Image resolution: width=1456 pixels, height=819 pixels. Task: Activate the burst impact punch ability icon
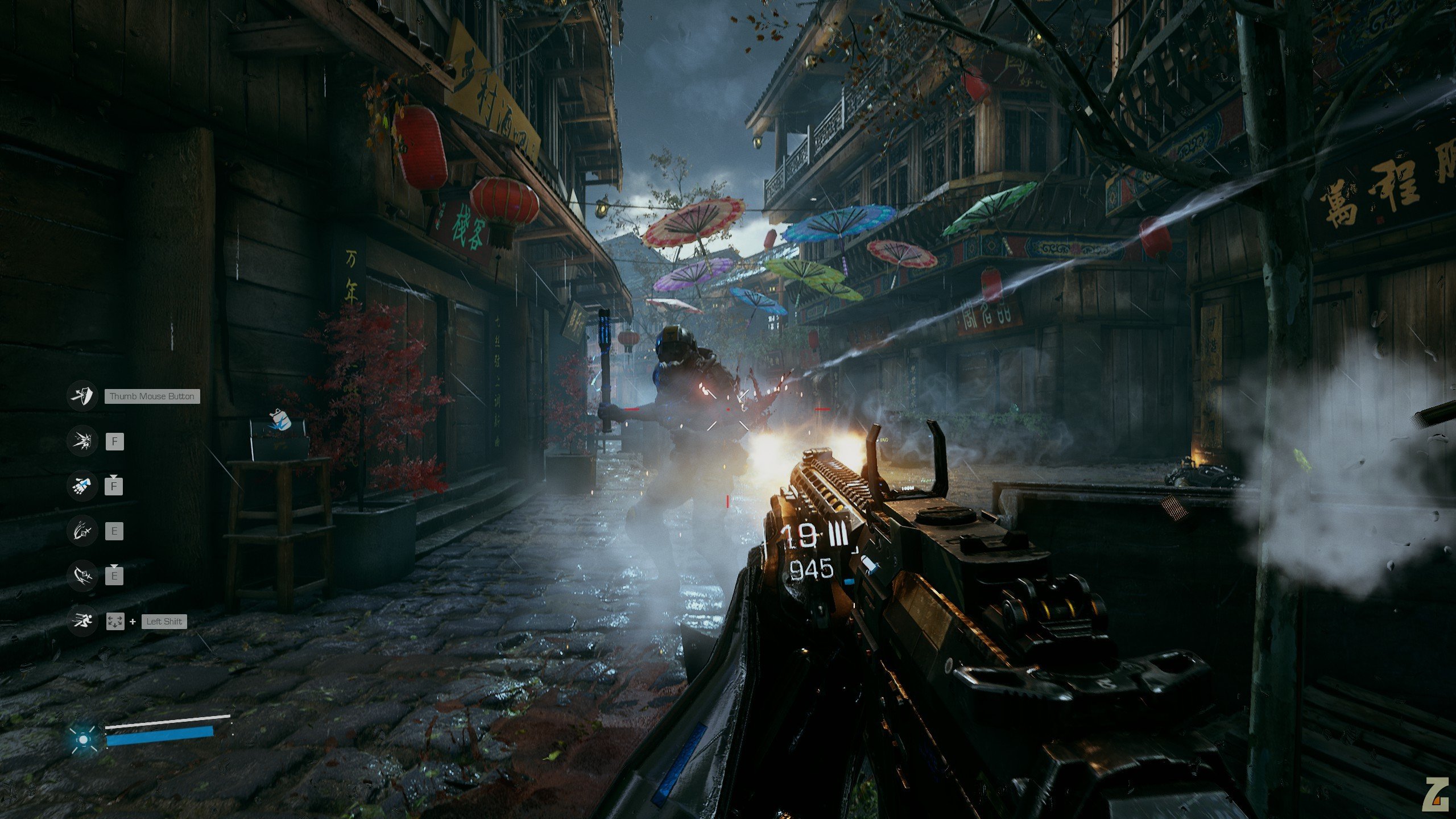(82, 441)
